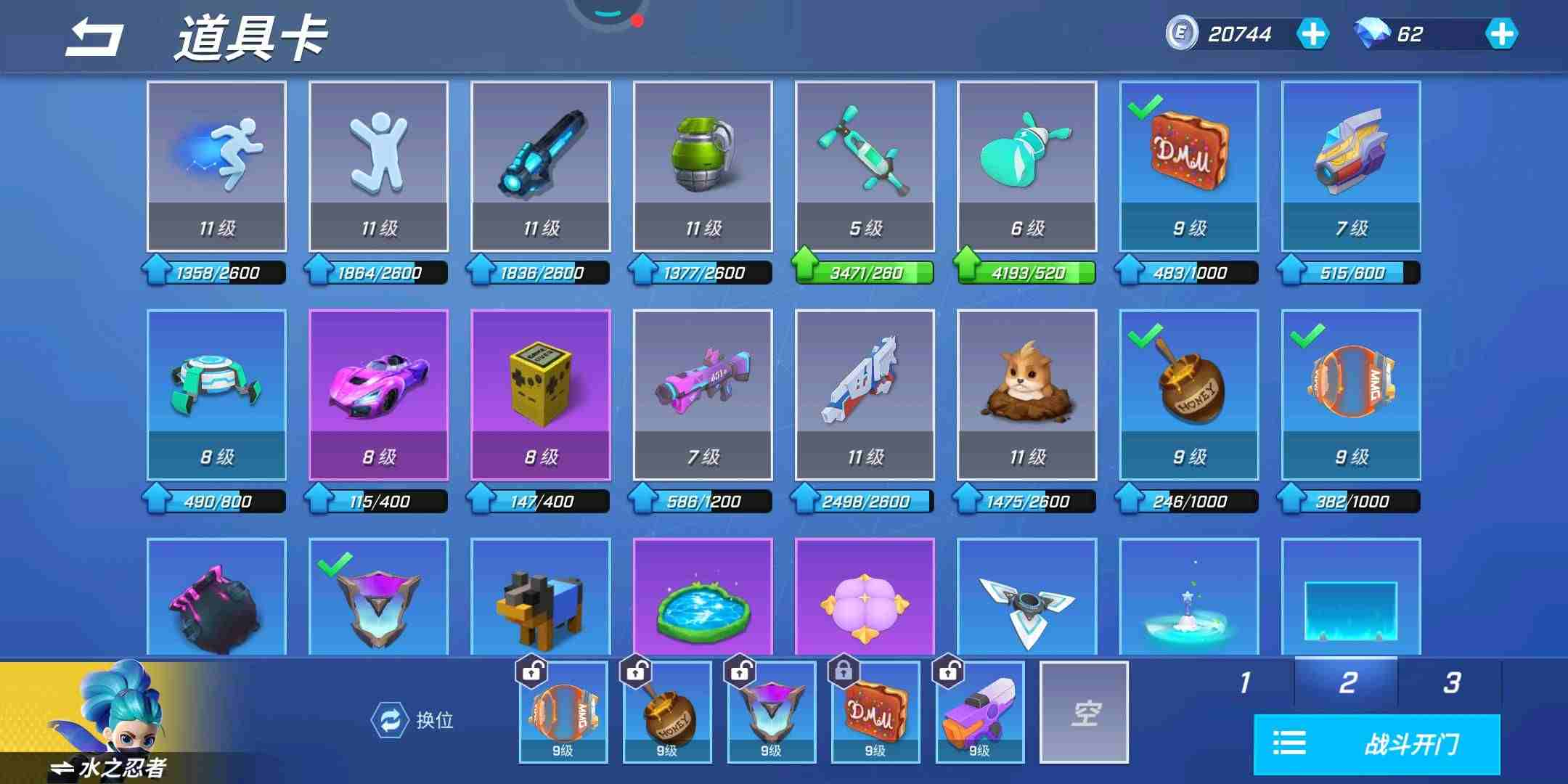This screenshot has height=784, width=1568.
Task: Select the green grenade item card
Action: tap(703, 166)
